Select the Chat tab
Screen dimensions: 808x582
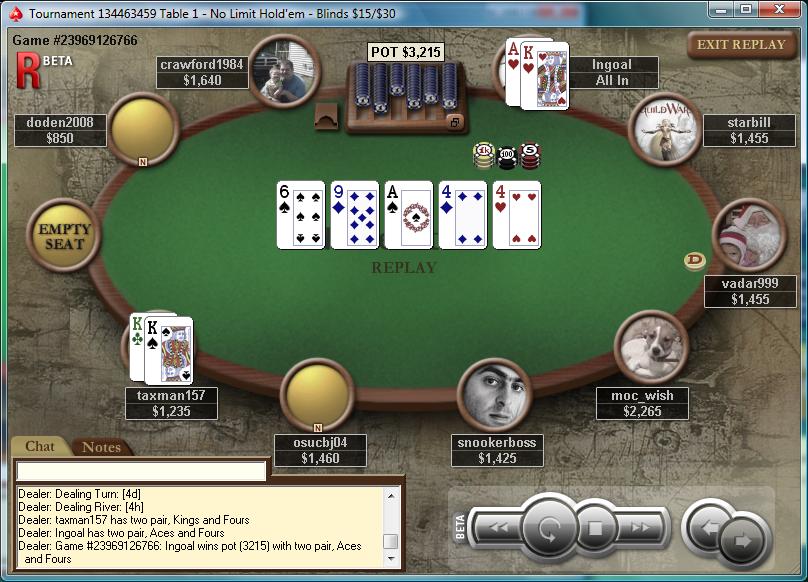point(40,446)
